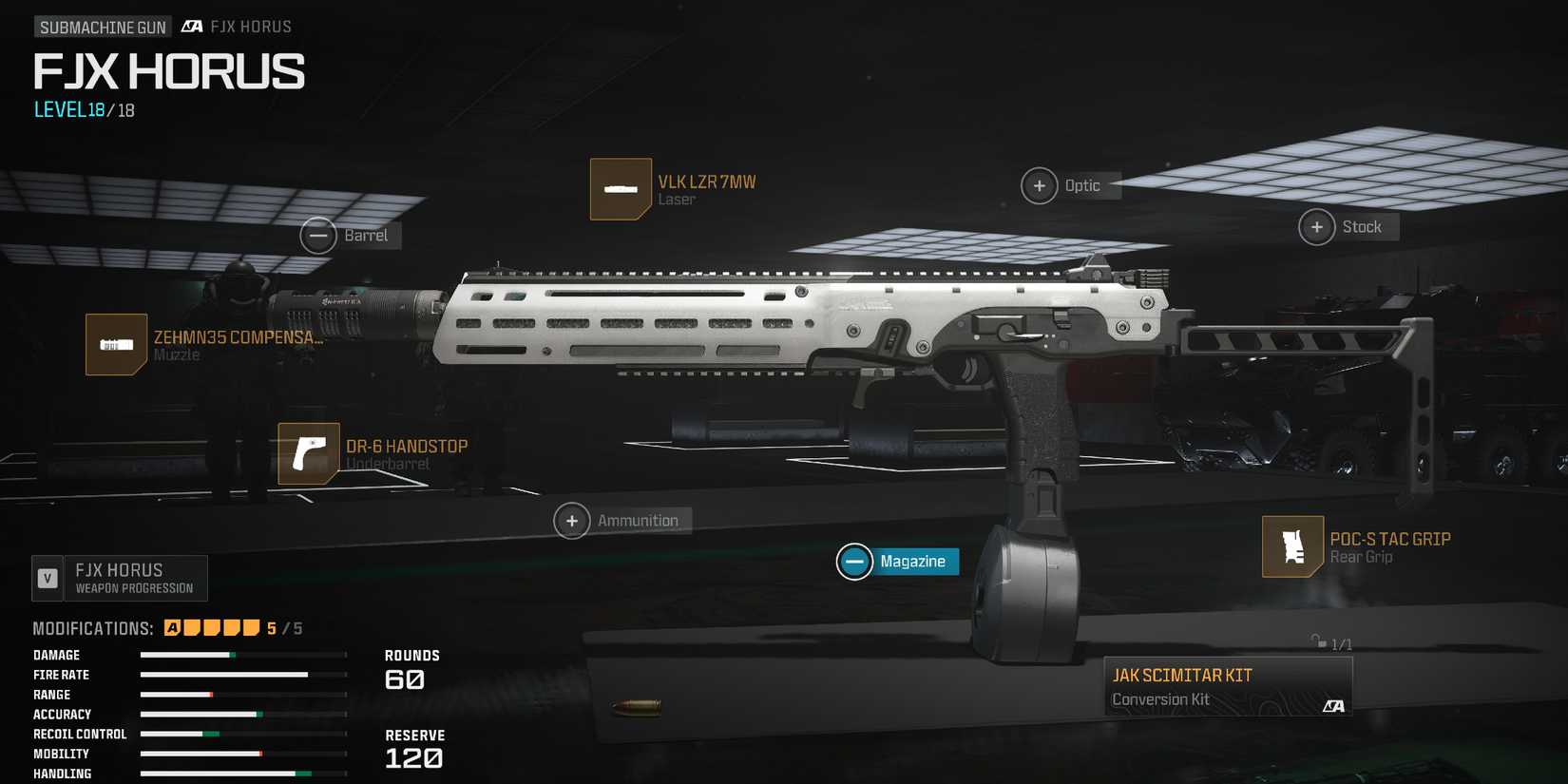This screenshot has height=784, width=1568.
Task: Click the fifth modification pip
Action: pos(252,627)
